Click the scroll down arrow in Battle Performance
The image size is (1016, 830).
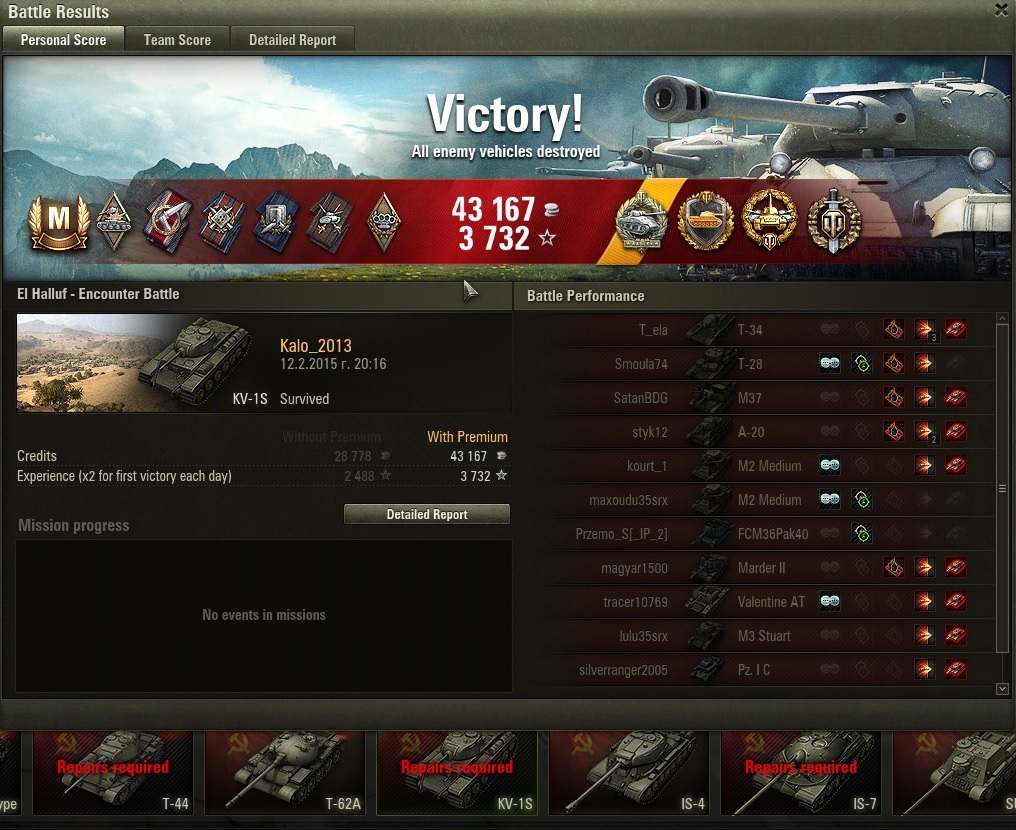tap(1003, 689)
